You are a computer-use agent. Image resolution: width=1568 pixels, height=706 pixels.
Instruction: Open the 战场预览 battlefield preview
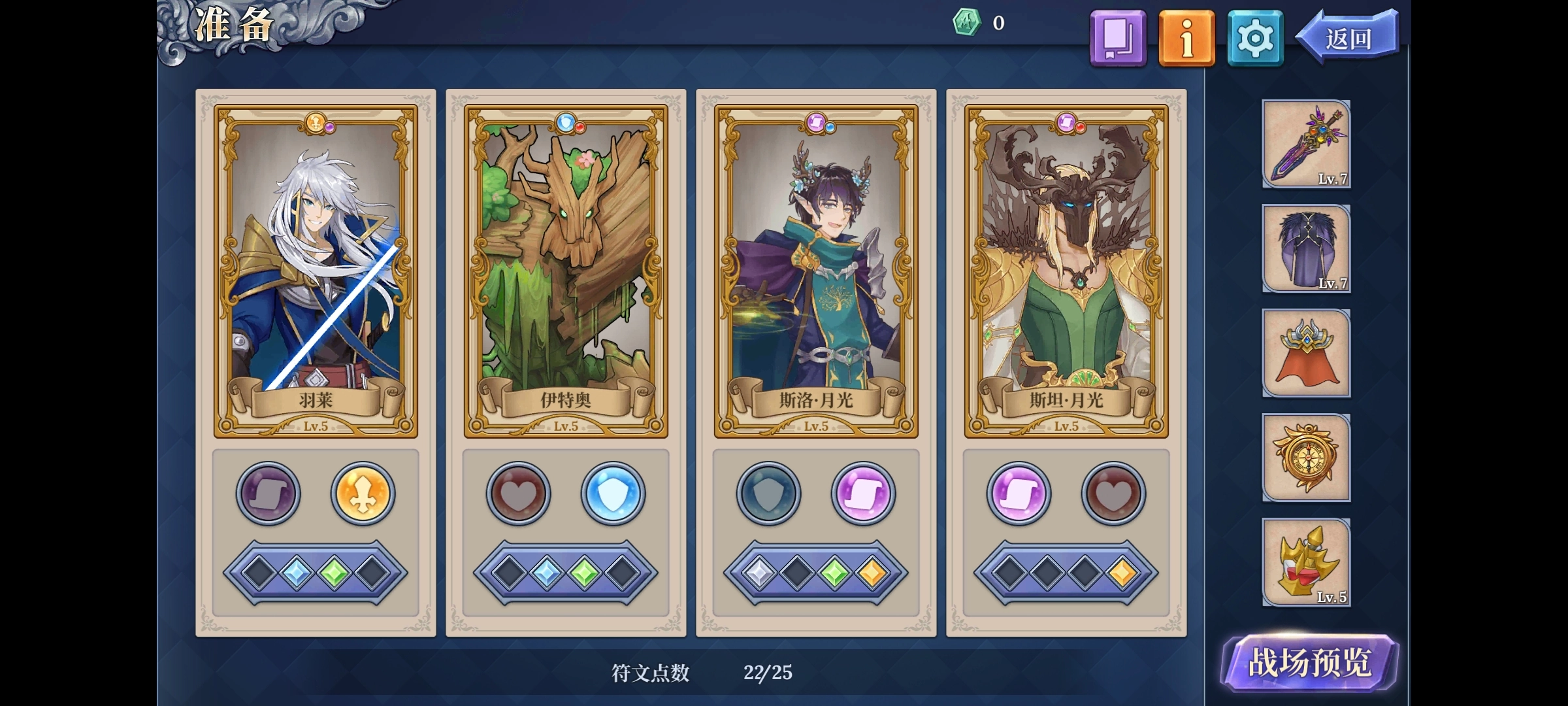click(1309, 663)
